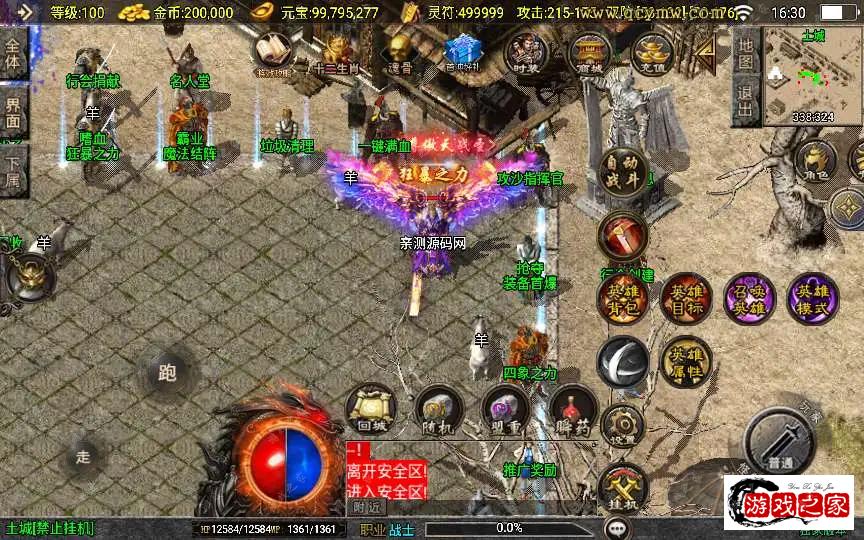Screen dimensions: 864x540
Task: Use the 瞬药 instant potion
Action: coord(573,410)
